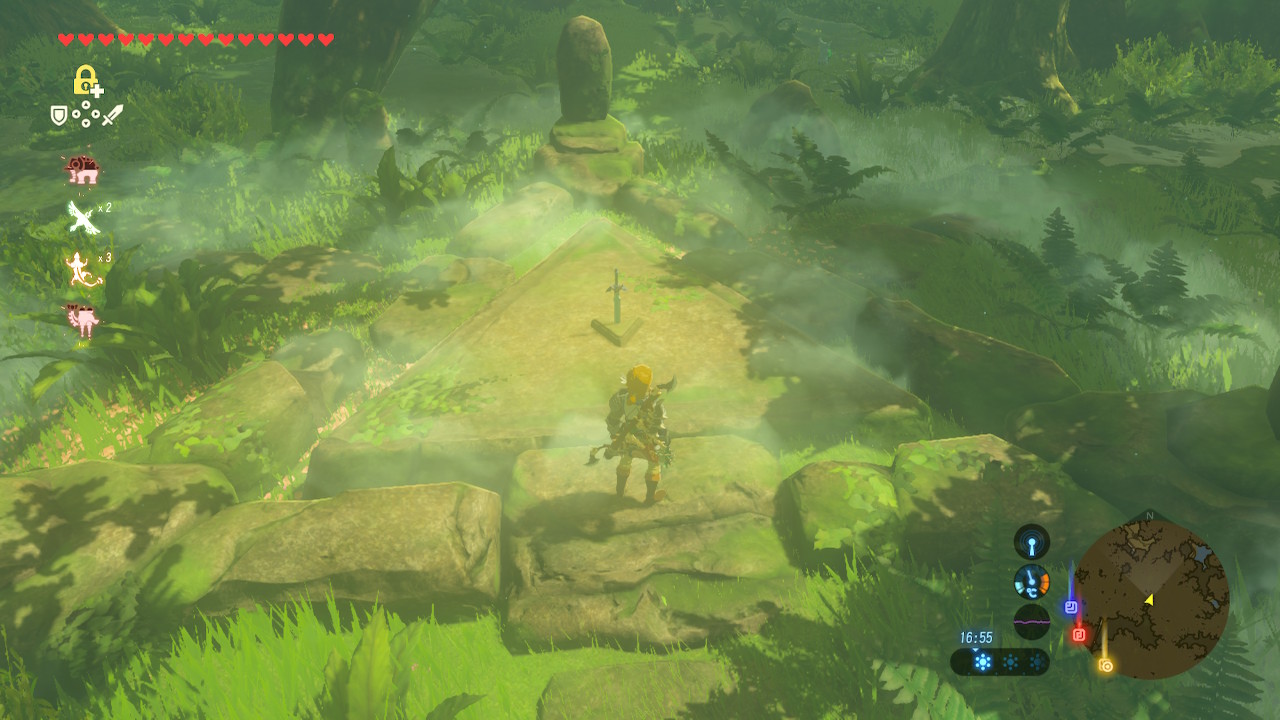Click the purple-line noise meter
This screenshot has width=1280, height=720.
tap(1032, 621)
